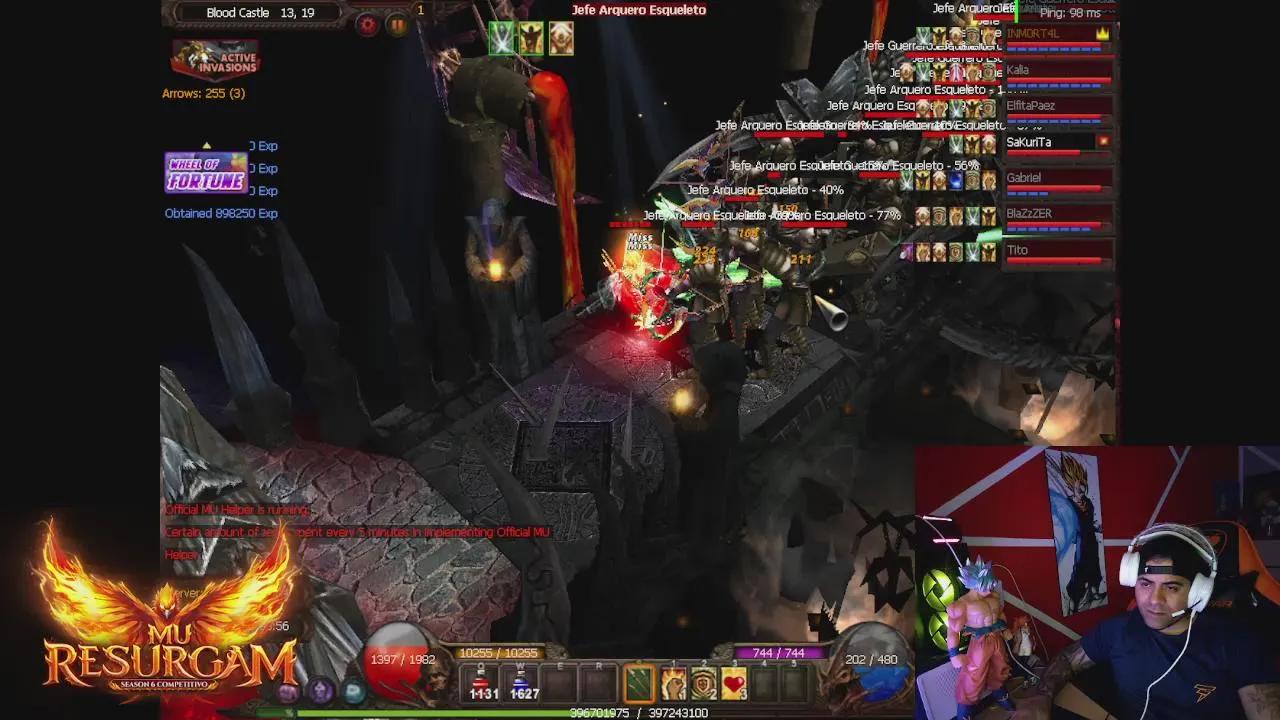Expand the Active Invasions panel
1280x720 pixels.
point(215,57)
